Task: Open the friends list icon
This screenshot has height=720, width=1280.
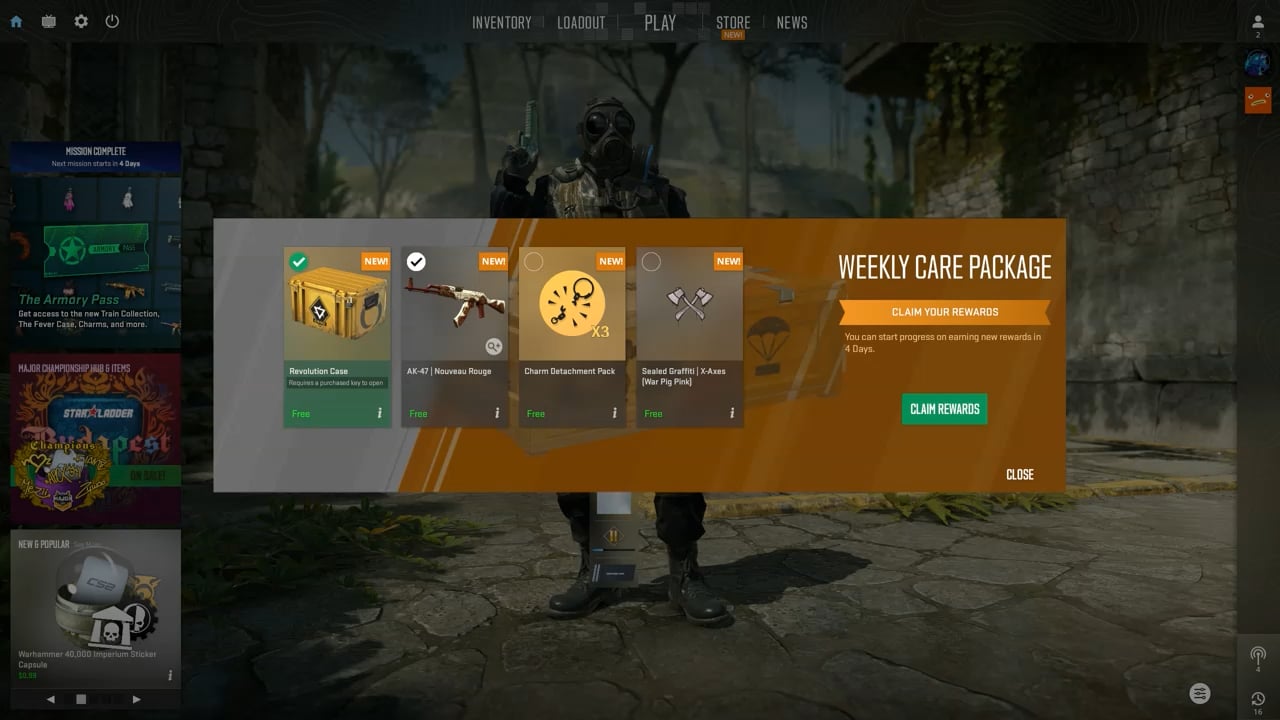Action: (x=1258, y=22)
